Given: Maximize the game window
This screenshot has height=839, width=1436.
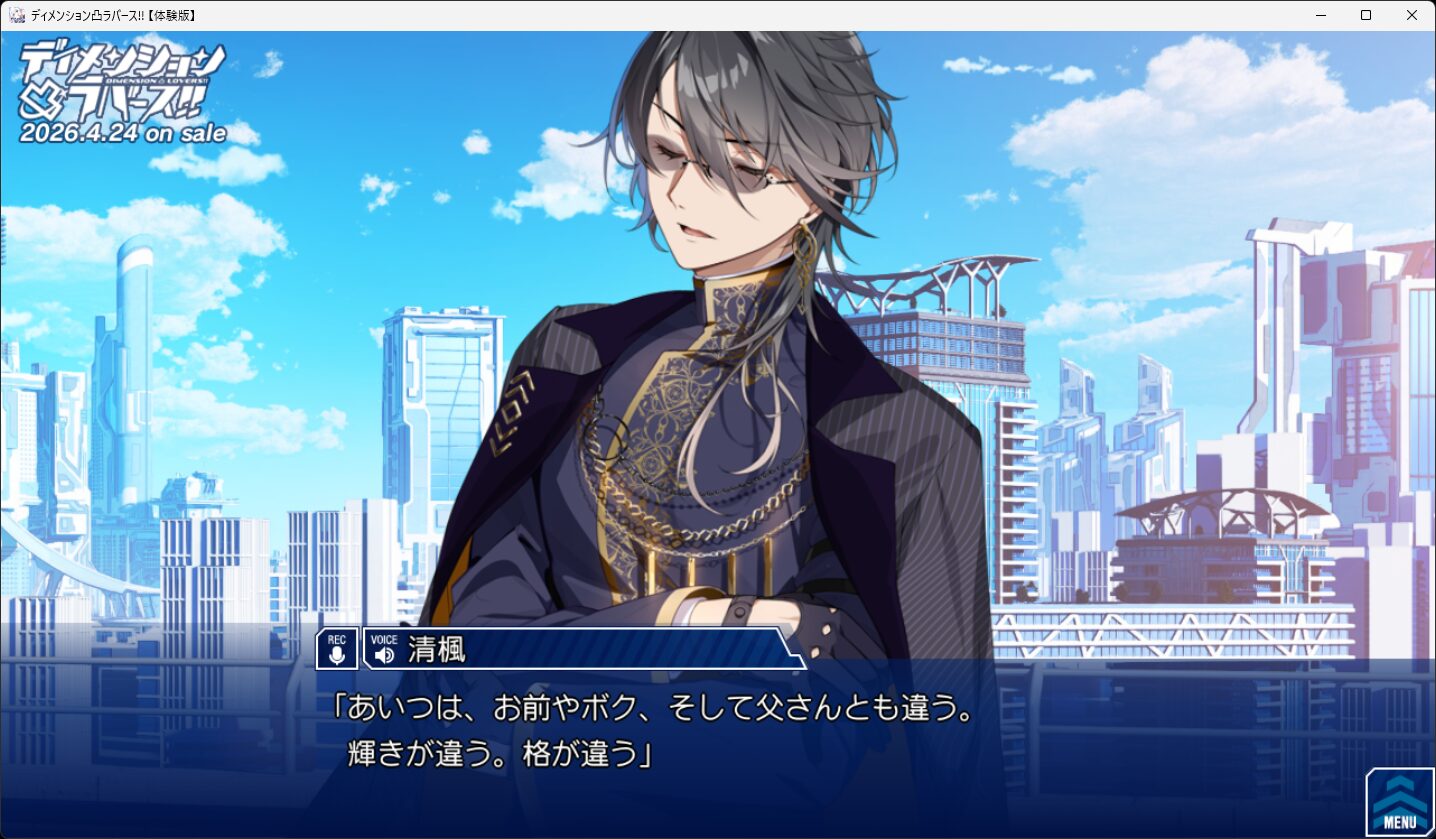Looking at the screenshot, I should point(1366,15).
